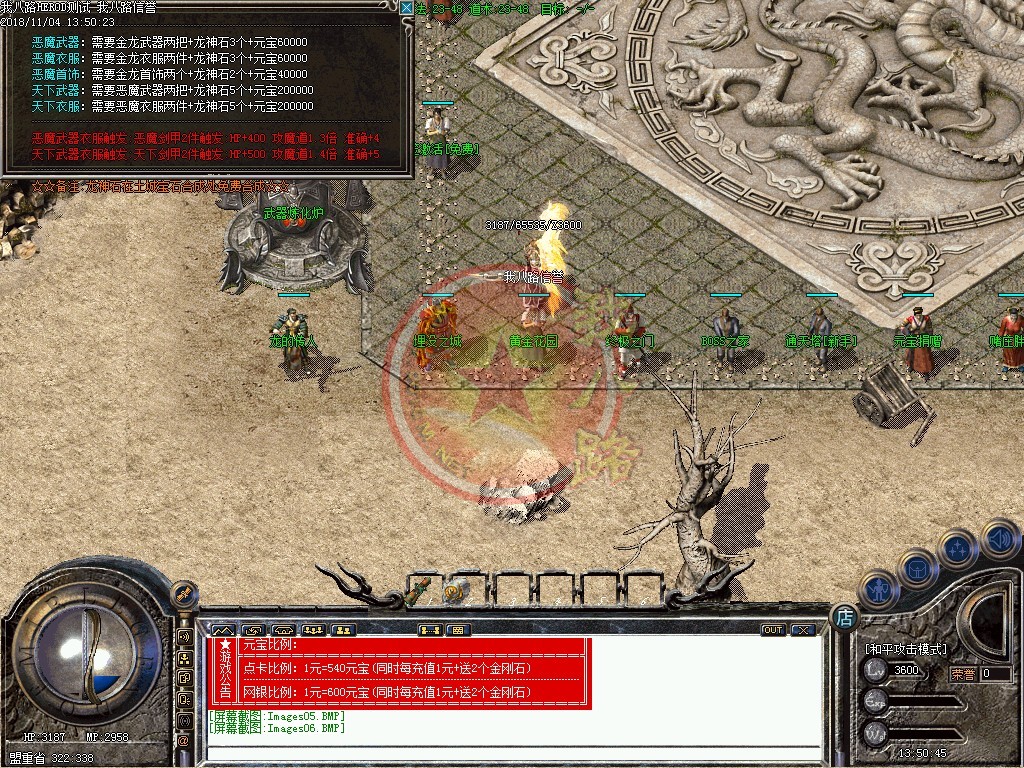This screenshot has width=1024, height=768.
Task: Close the NPC crafting dialog
Action: pos(406,8)
